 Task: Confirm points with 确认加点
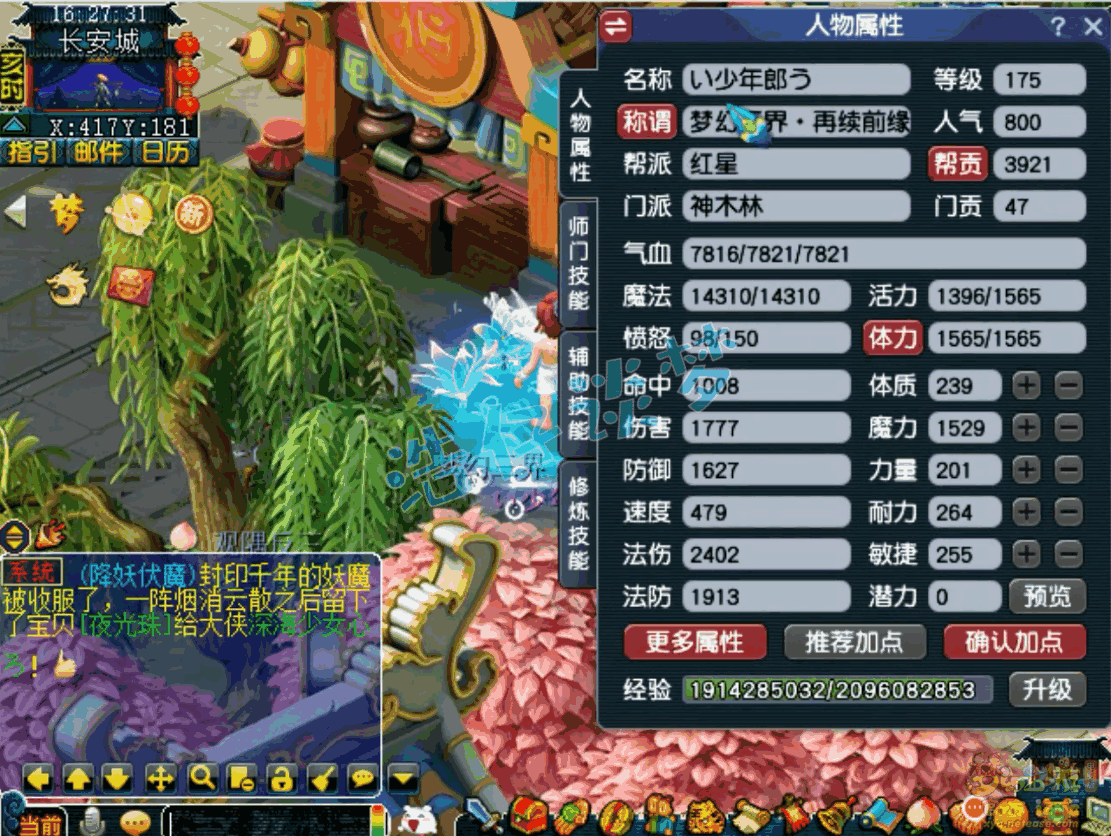(1013, 642)
